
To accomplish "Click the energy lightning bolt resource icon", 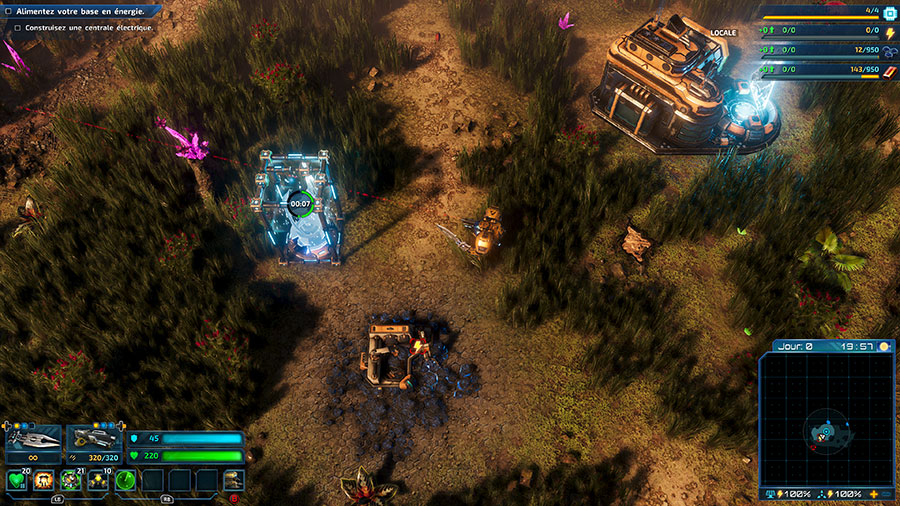I will (889, 32).
